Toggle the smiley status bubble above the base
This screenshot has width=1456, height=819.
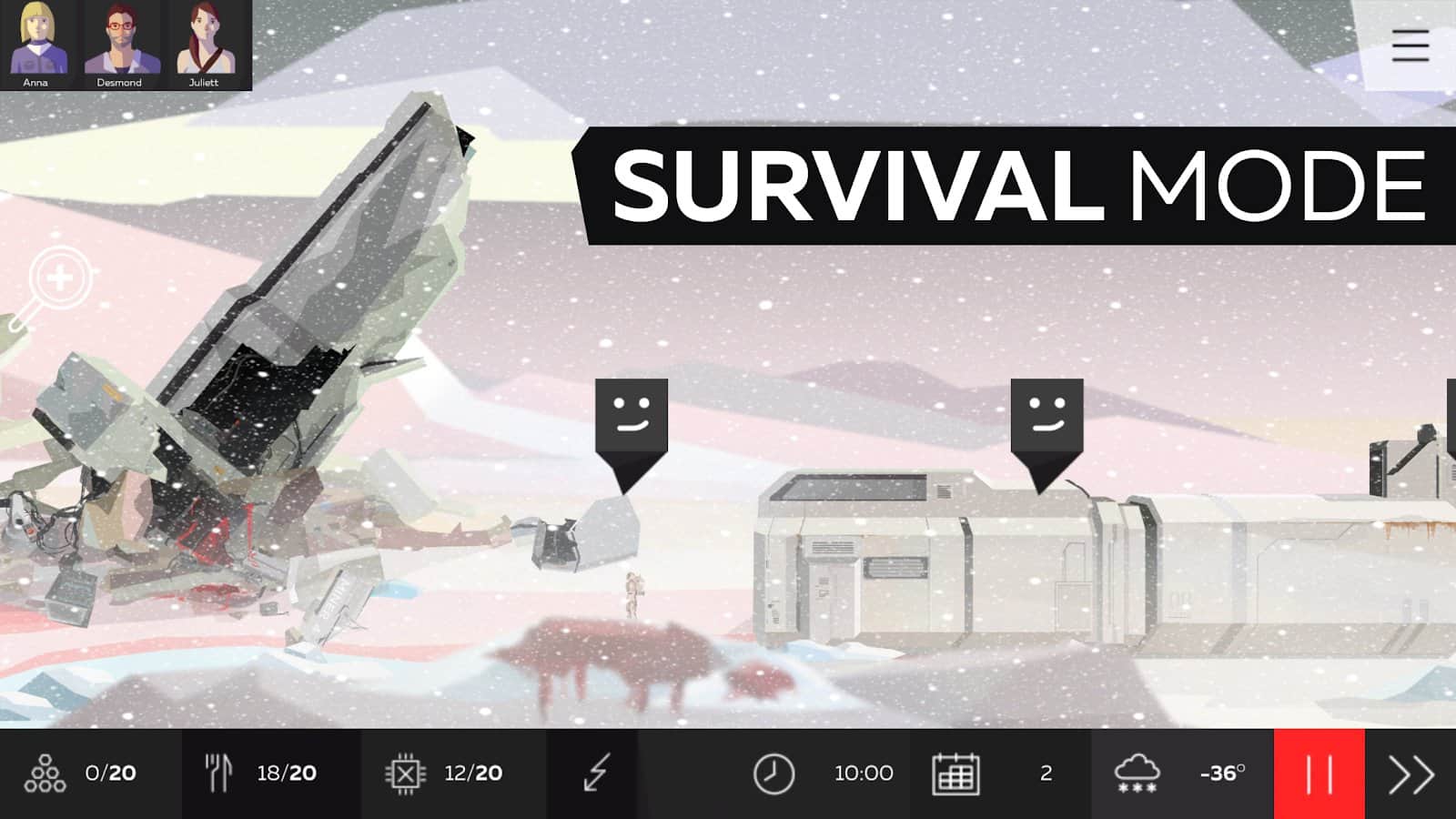tap(1045, 414)
